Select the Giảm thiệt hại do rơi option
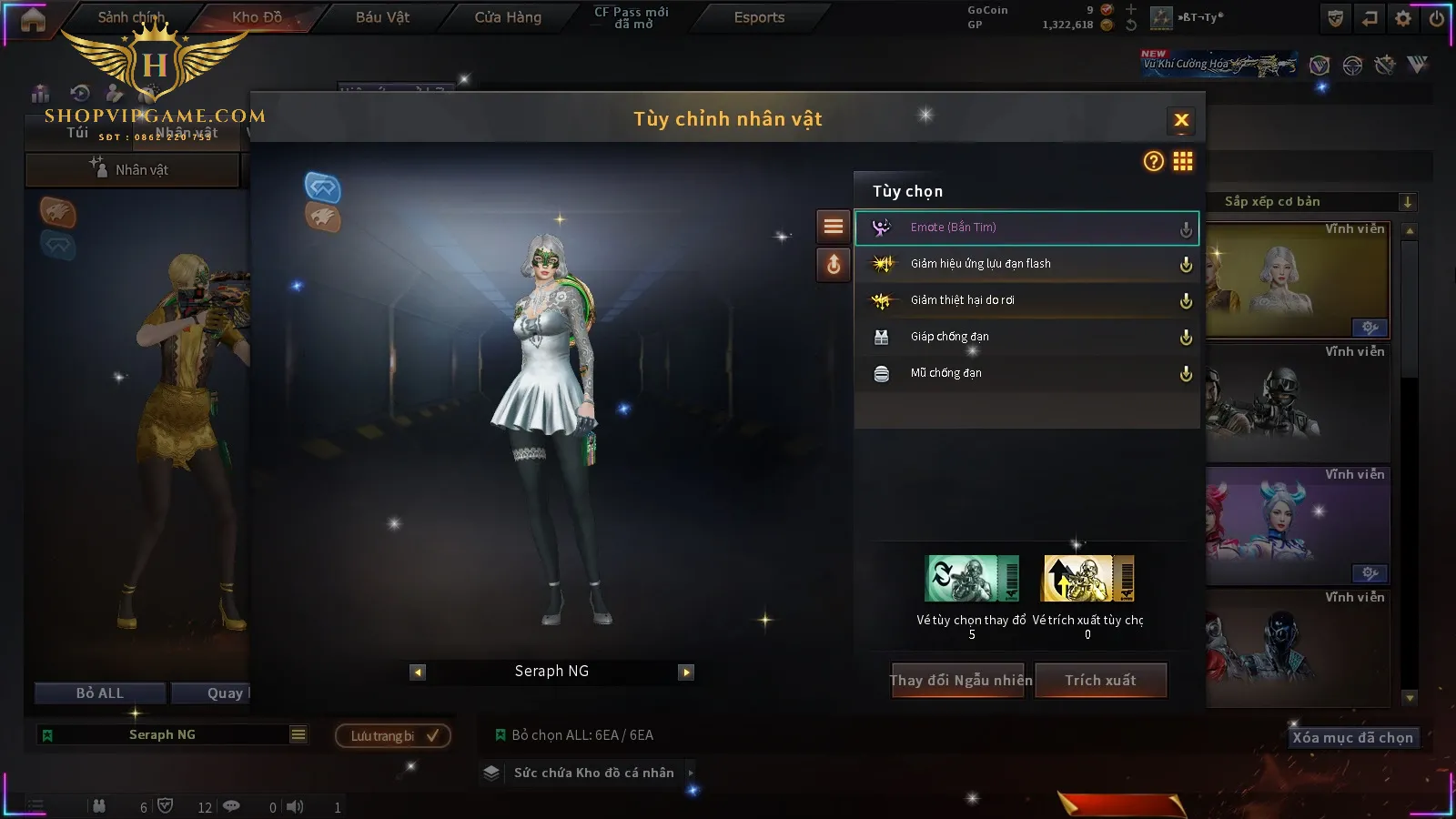 point(1026,300)
